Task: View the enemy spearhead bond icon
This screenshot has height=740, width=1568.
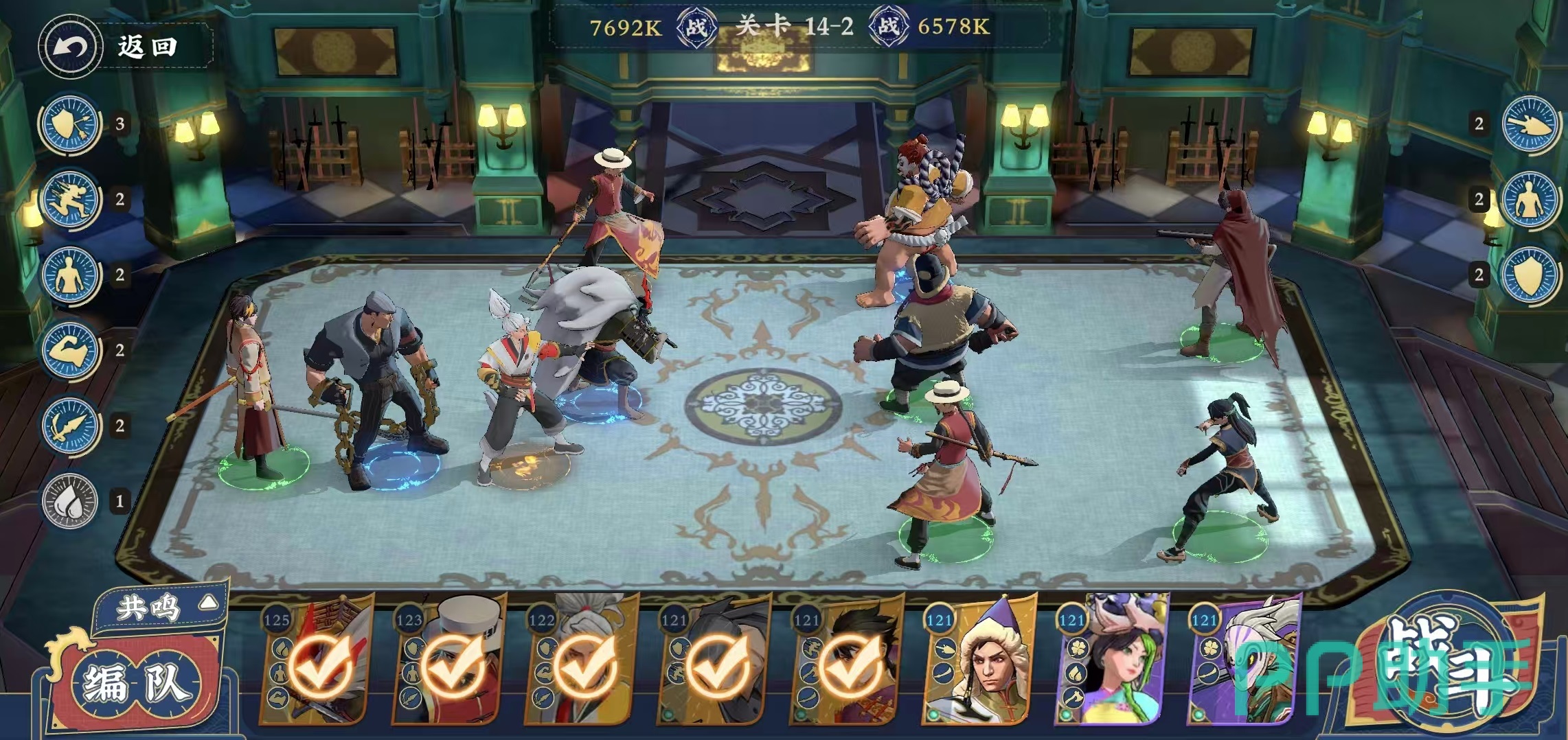Action: pyautogui.click(x=1530, y=124)
